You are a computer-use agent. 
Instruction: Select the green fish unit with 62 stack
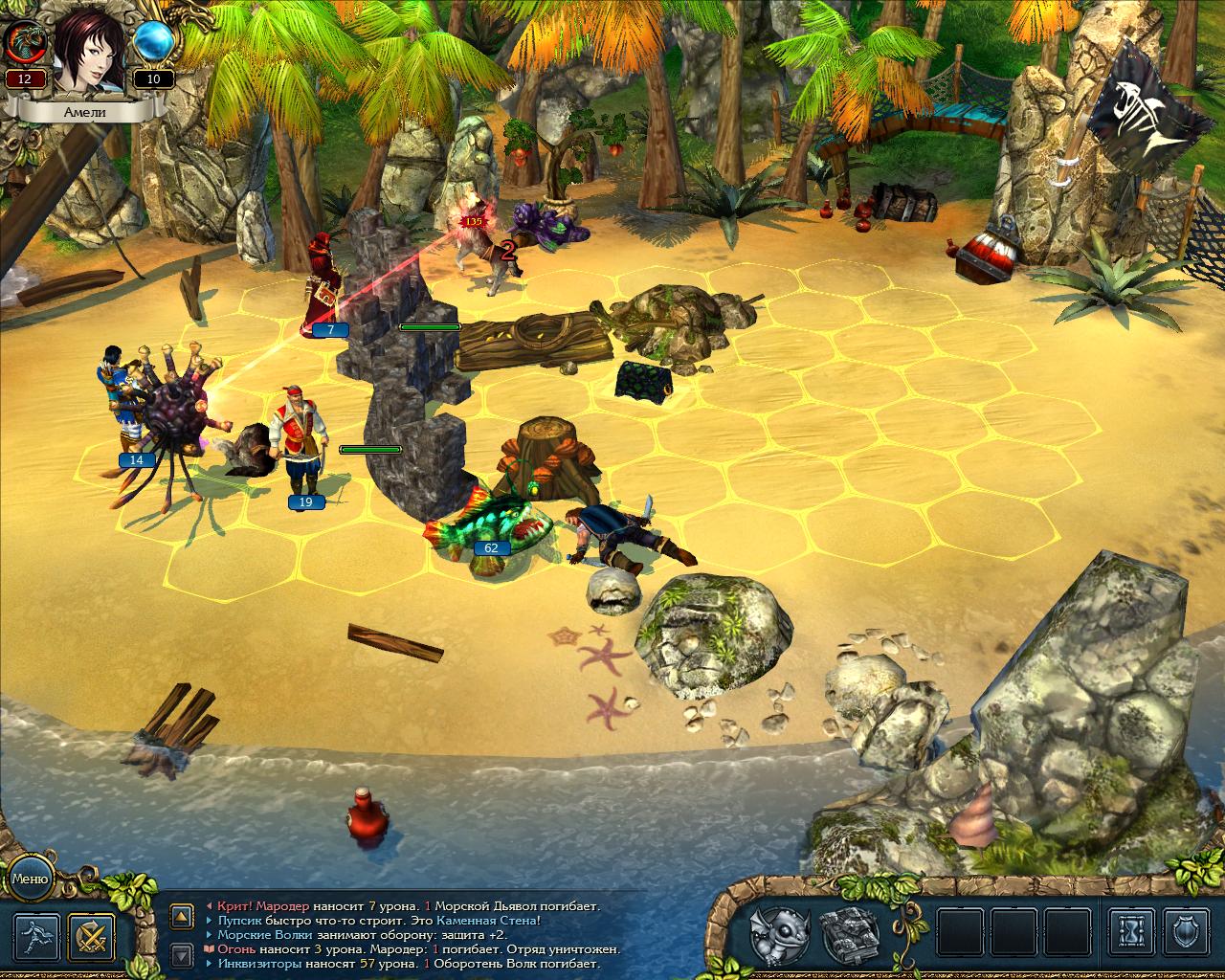coord(490,524)
